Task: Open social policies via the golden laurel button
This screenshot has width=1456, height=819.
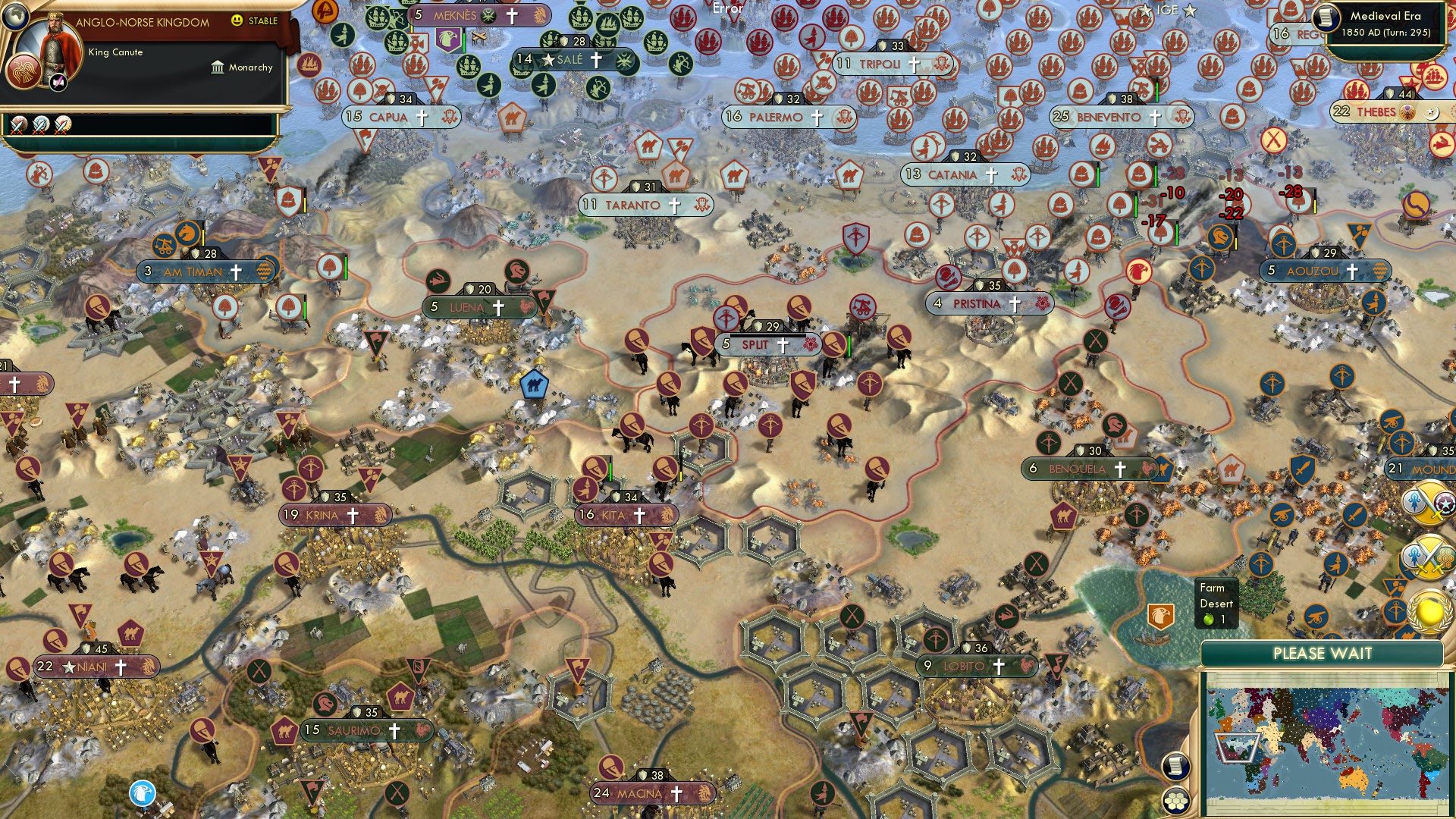Action: tap(1427, 610)
